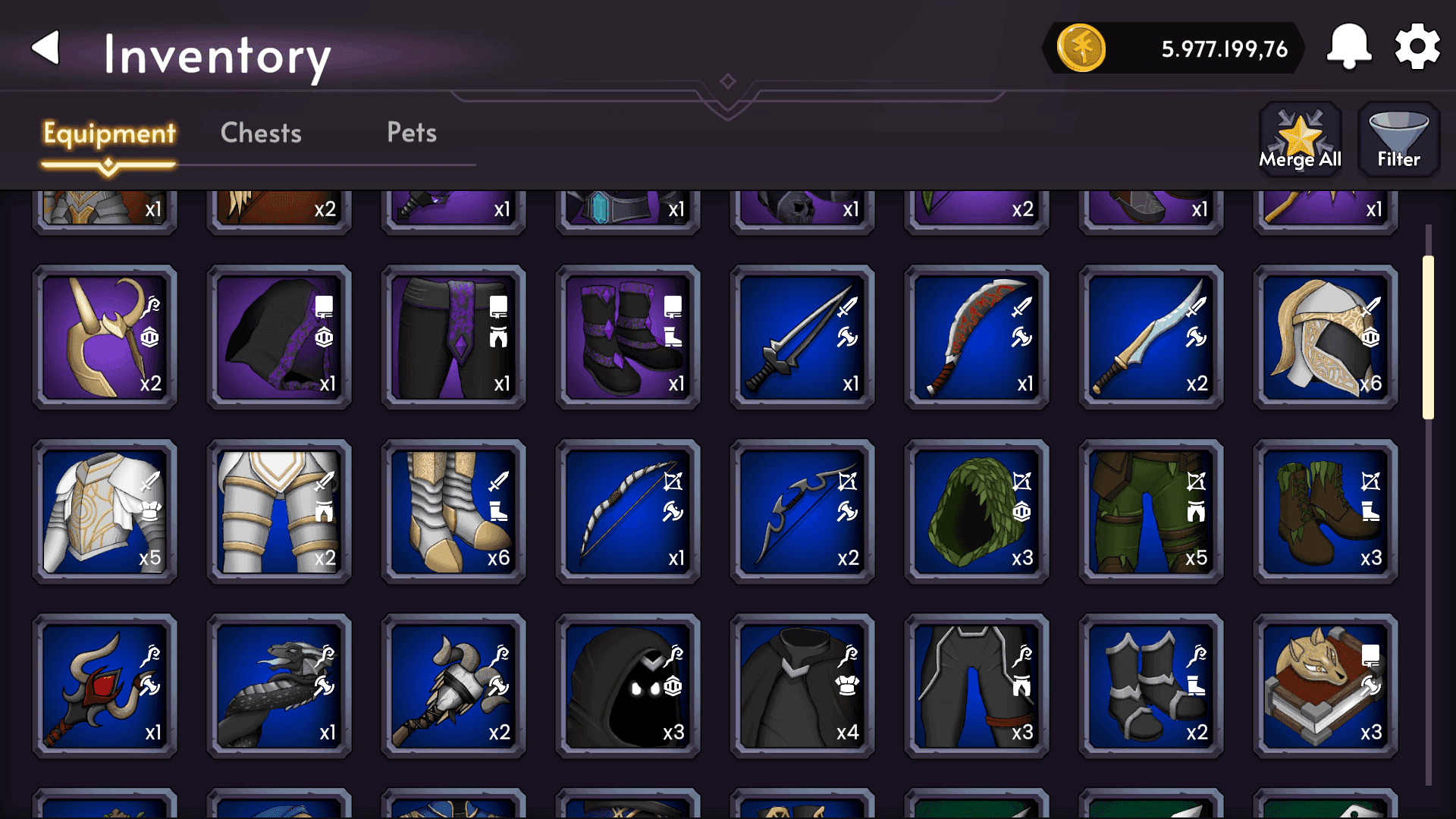
Task: Tap the gold coin currency icon
Action: 1081,49
